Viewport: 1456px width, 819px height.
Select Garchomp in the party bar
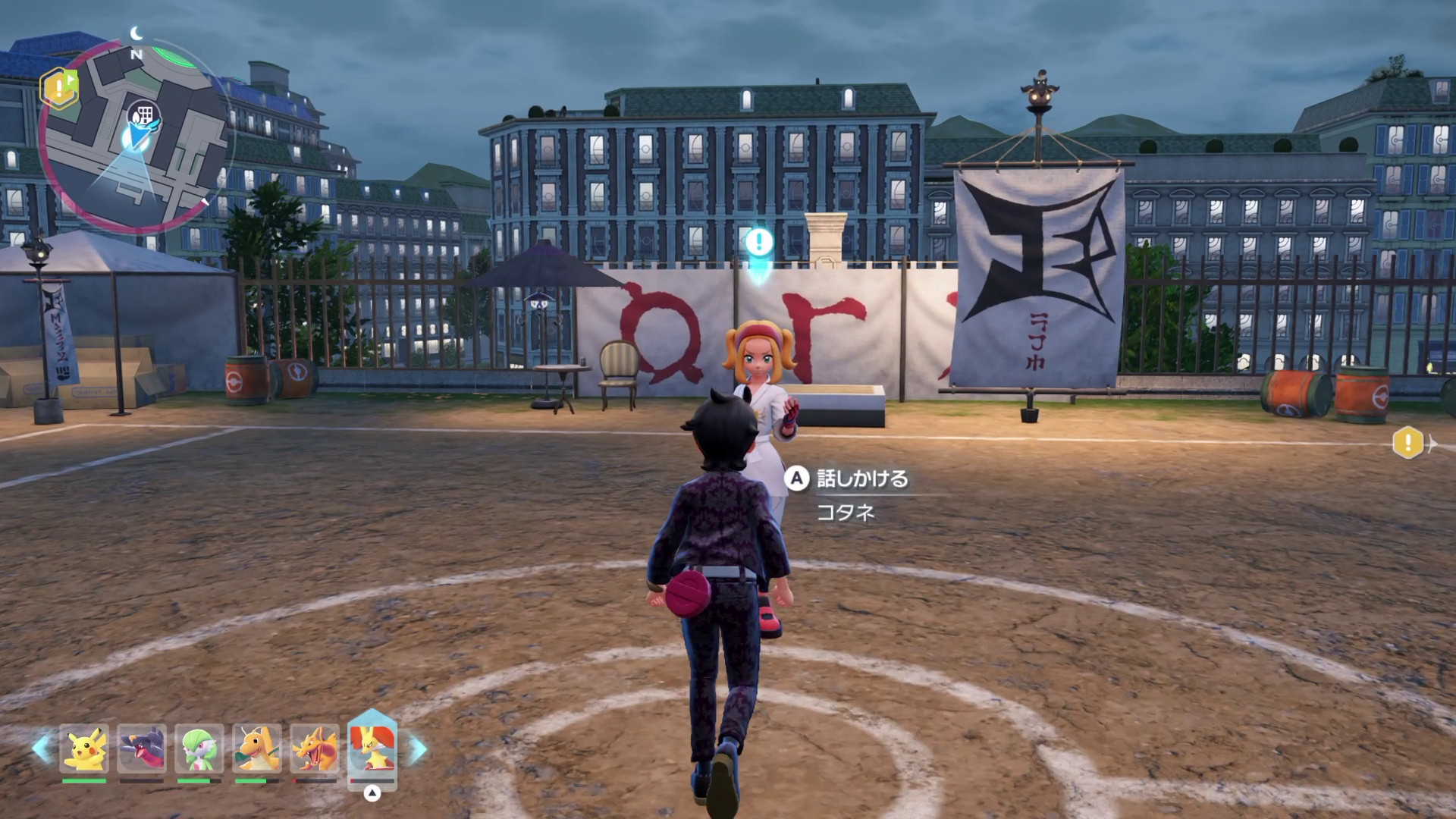tap(142, 748)
